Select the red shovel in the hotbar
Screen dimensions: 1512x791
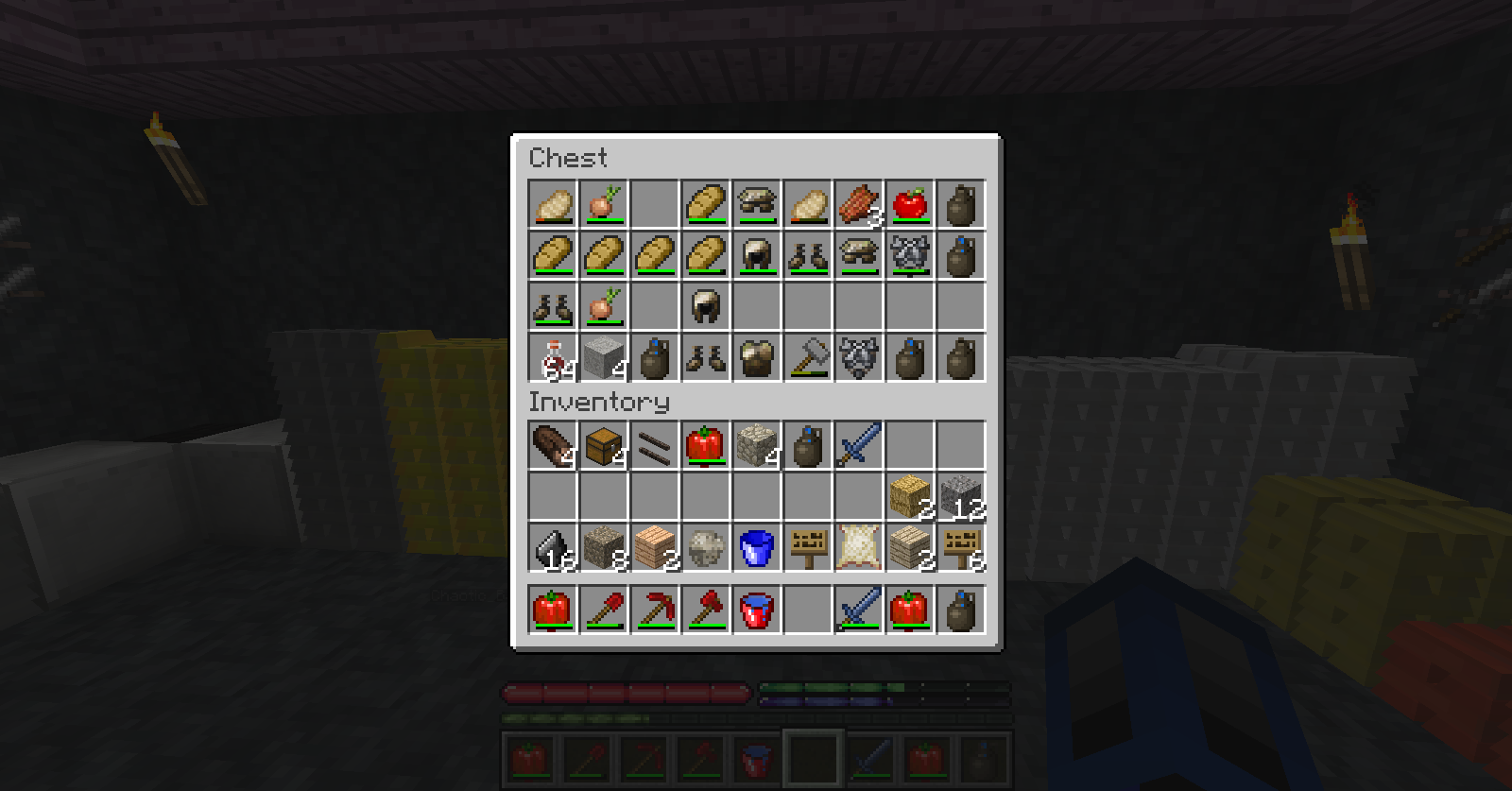tap(604, 610)
